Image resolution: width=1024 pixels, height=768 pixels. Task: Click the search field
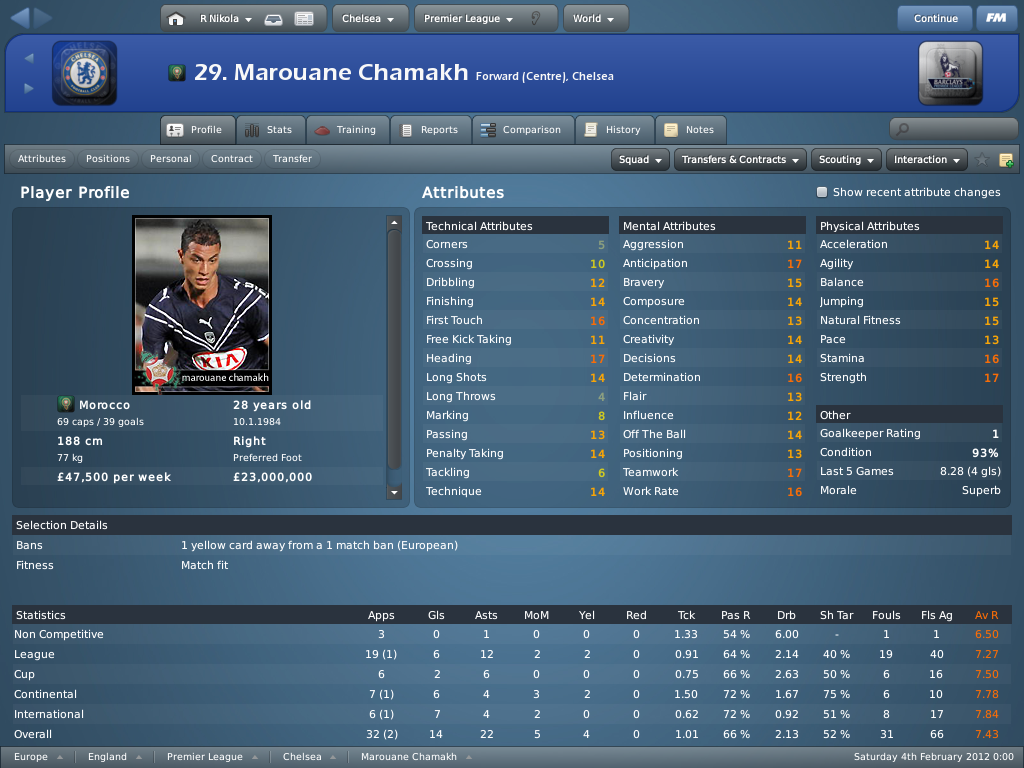click(953, 129)
